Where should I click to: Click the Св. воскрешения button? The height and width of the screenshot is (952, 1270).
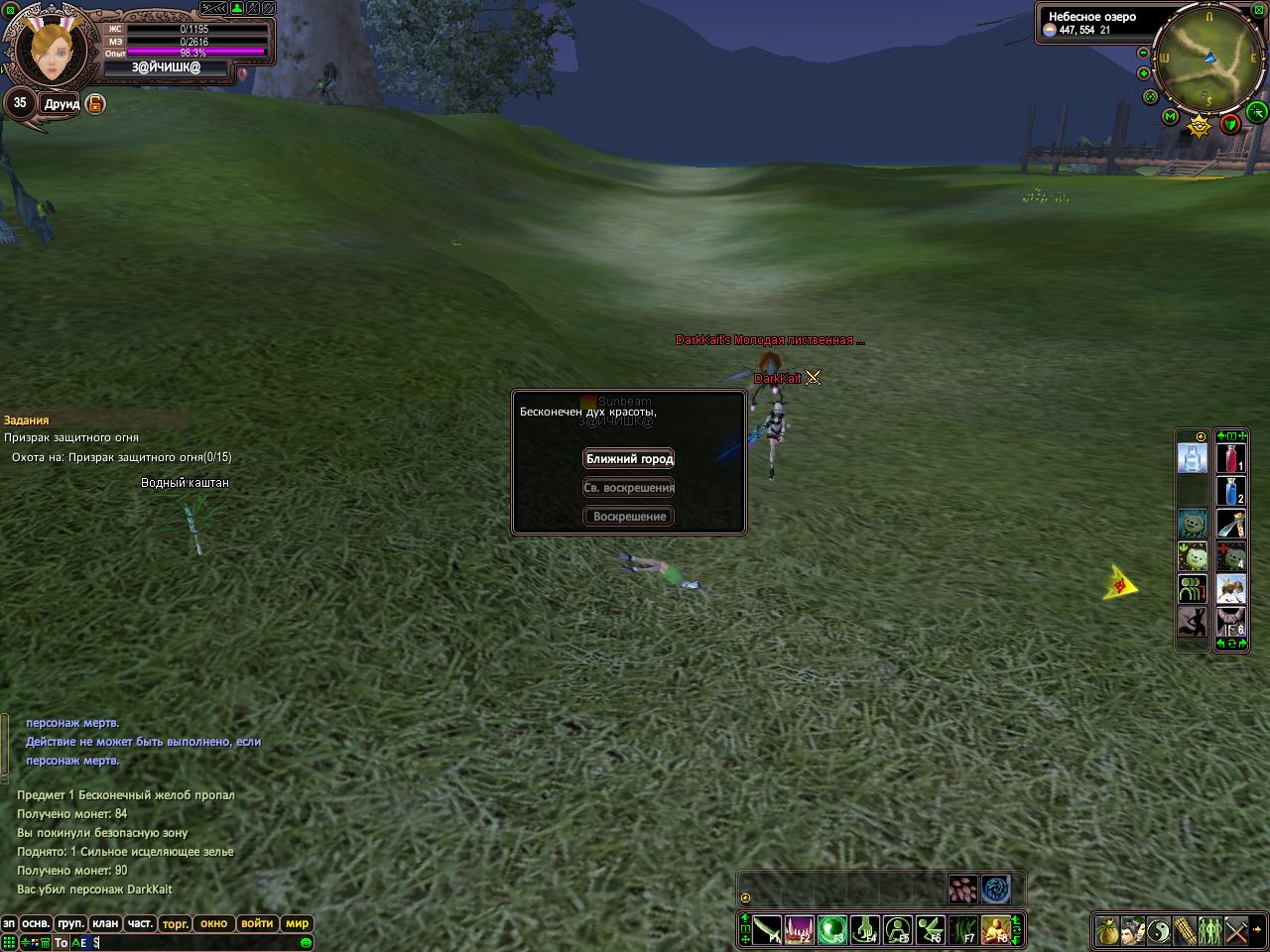[x=629, y=488]
